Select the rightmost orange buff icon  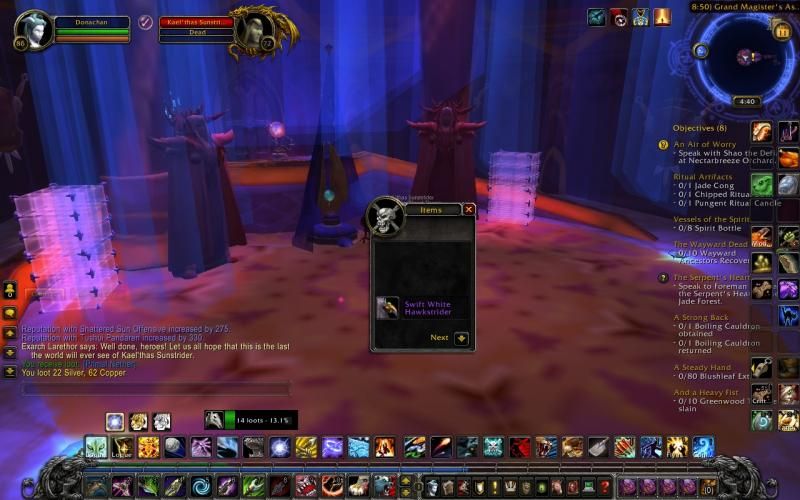(662, 17)
